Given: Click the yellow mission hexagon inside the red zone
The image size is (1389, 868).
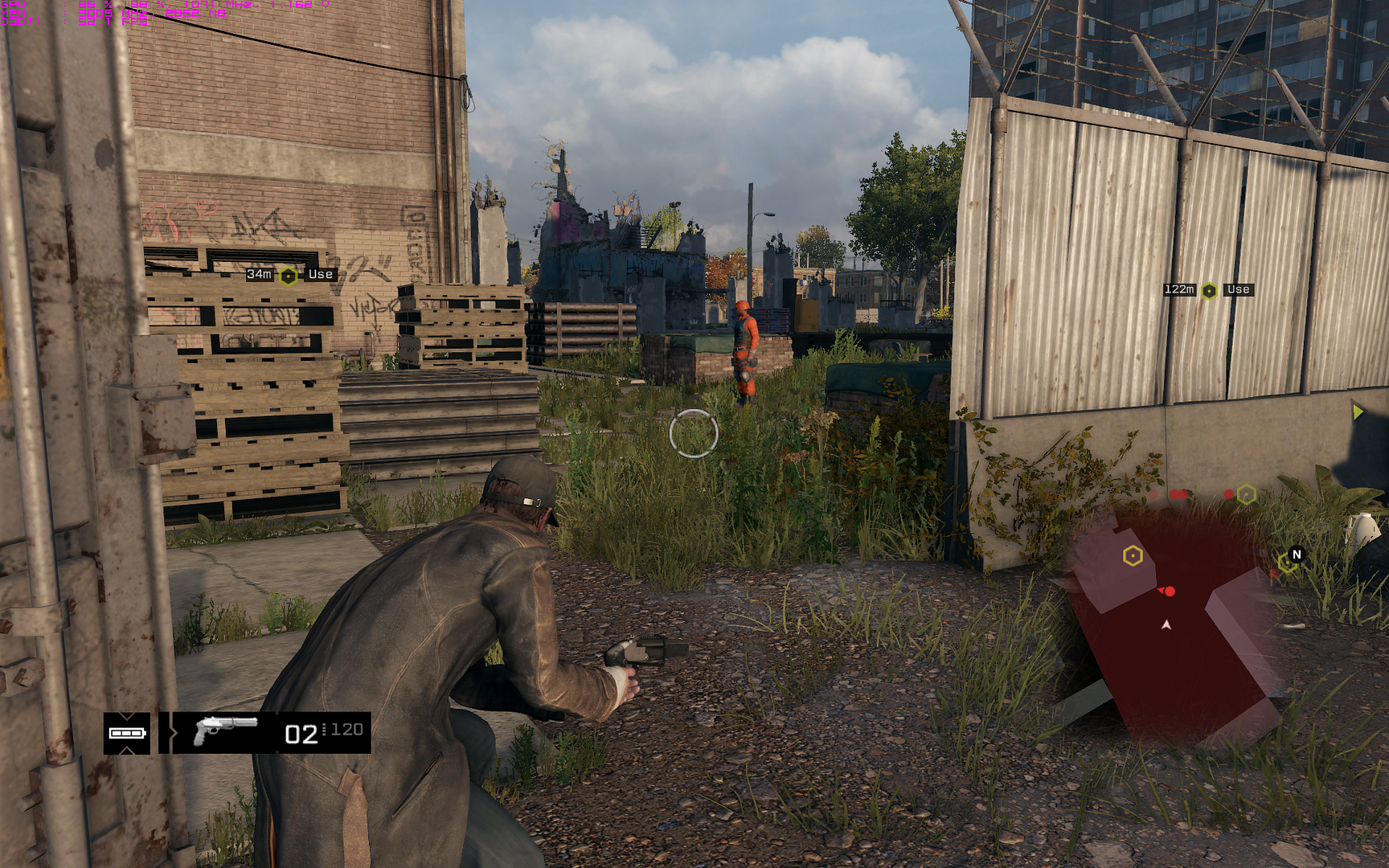Looking at the screenshot, I should pos(1133,555).
